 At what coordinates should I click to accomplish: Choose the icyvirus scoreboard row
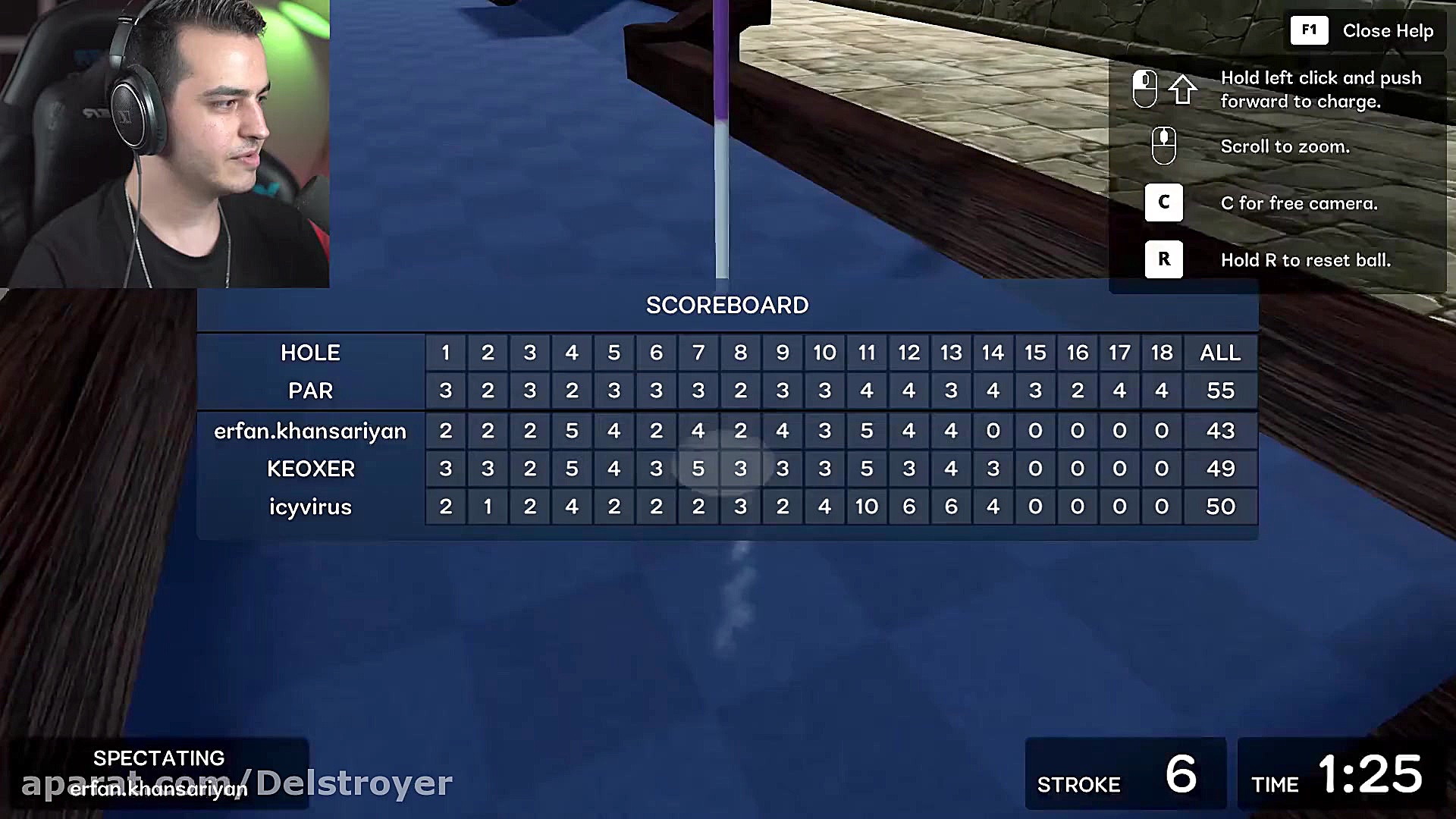coord(310,507)
